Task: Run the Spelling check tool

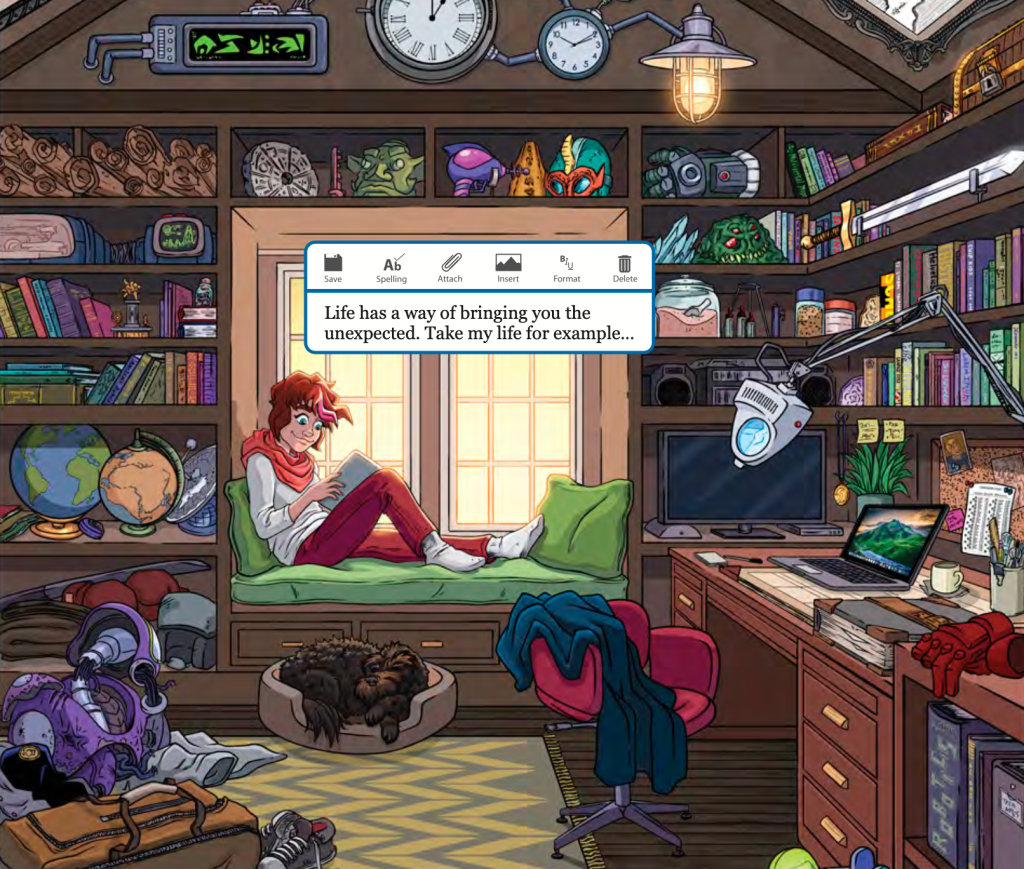Action: pos(392,267)
